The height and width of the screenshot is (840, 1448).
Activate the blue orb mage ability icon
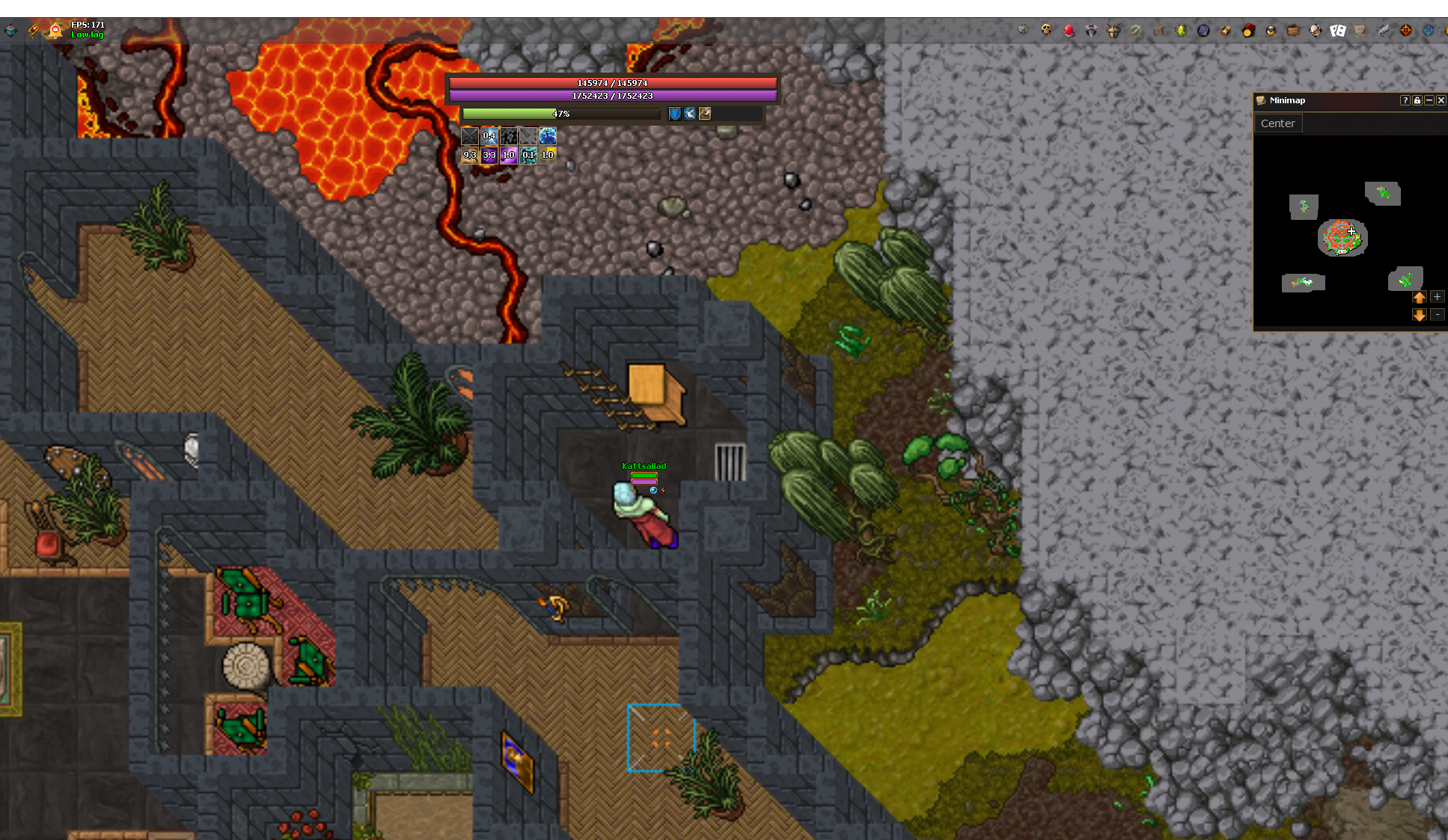548,135
